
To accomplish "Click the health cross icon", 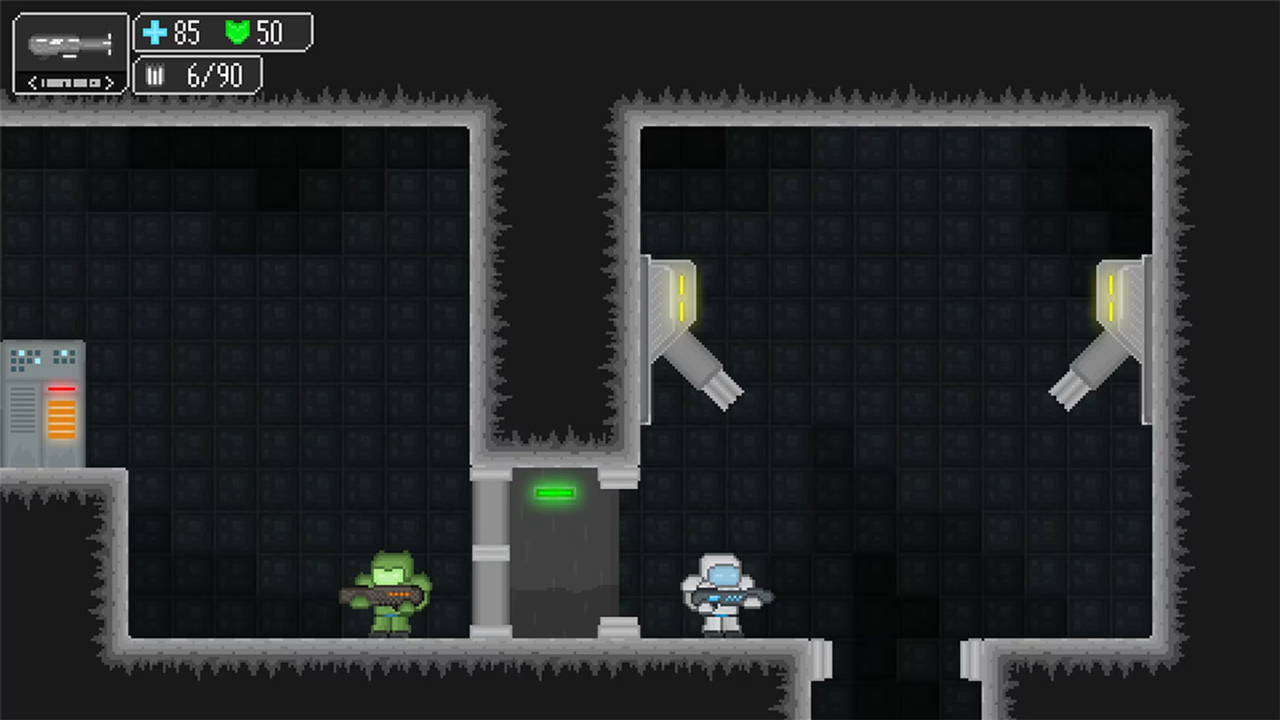I will click(156, 33).
